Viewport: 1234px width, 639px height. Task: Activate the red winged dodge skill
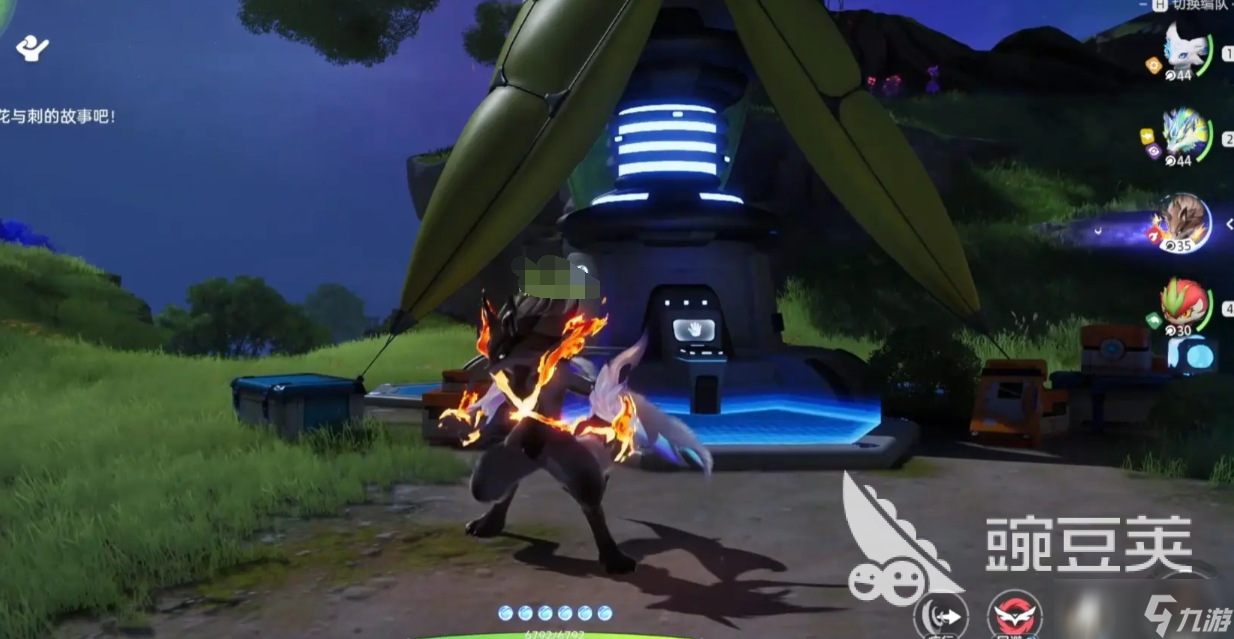pos(1014,614)
